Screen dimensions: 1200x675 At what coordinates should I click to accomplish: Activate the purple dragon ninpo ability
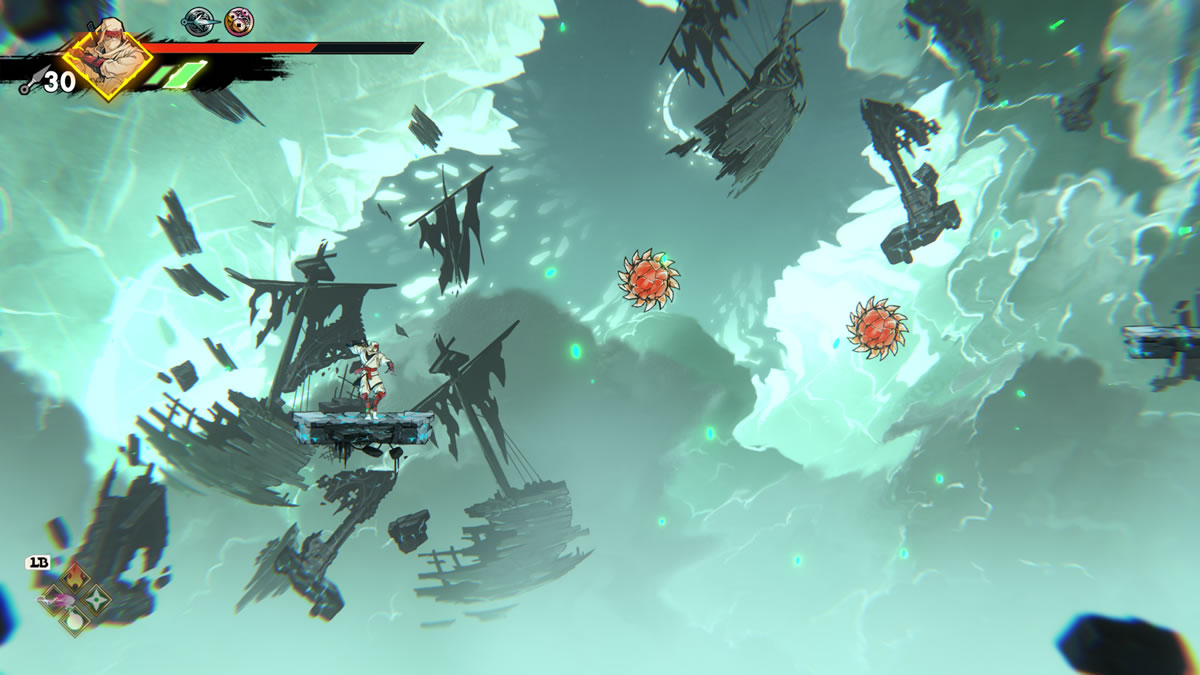click(55, 599)
